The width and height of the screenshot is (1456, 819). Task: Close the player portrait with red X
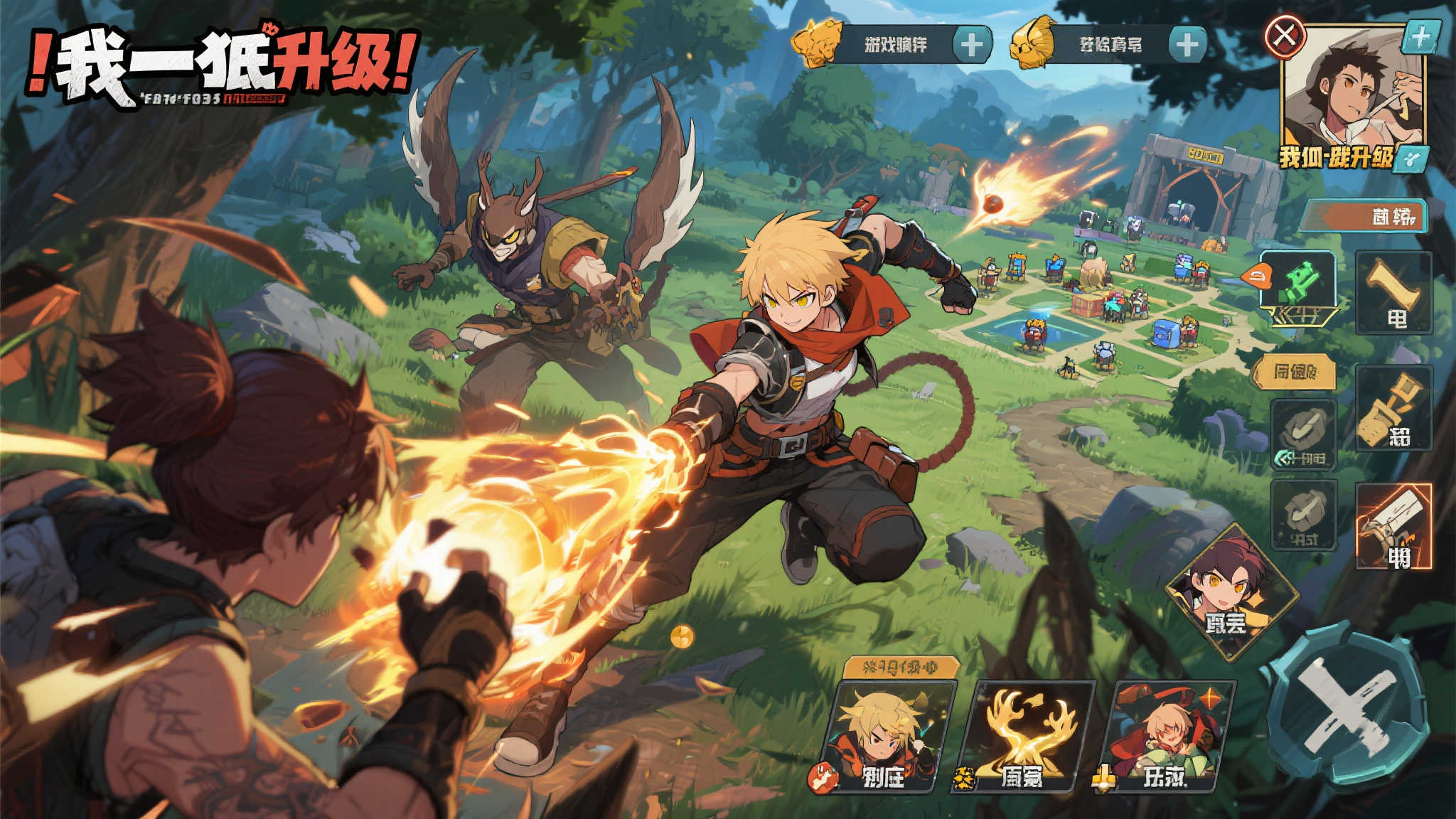1285,35
